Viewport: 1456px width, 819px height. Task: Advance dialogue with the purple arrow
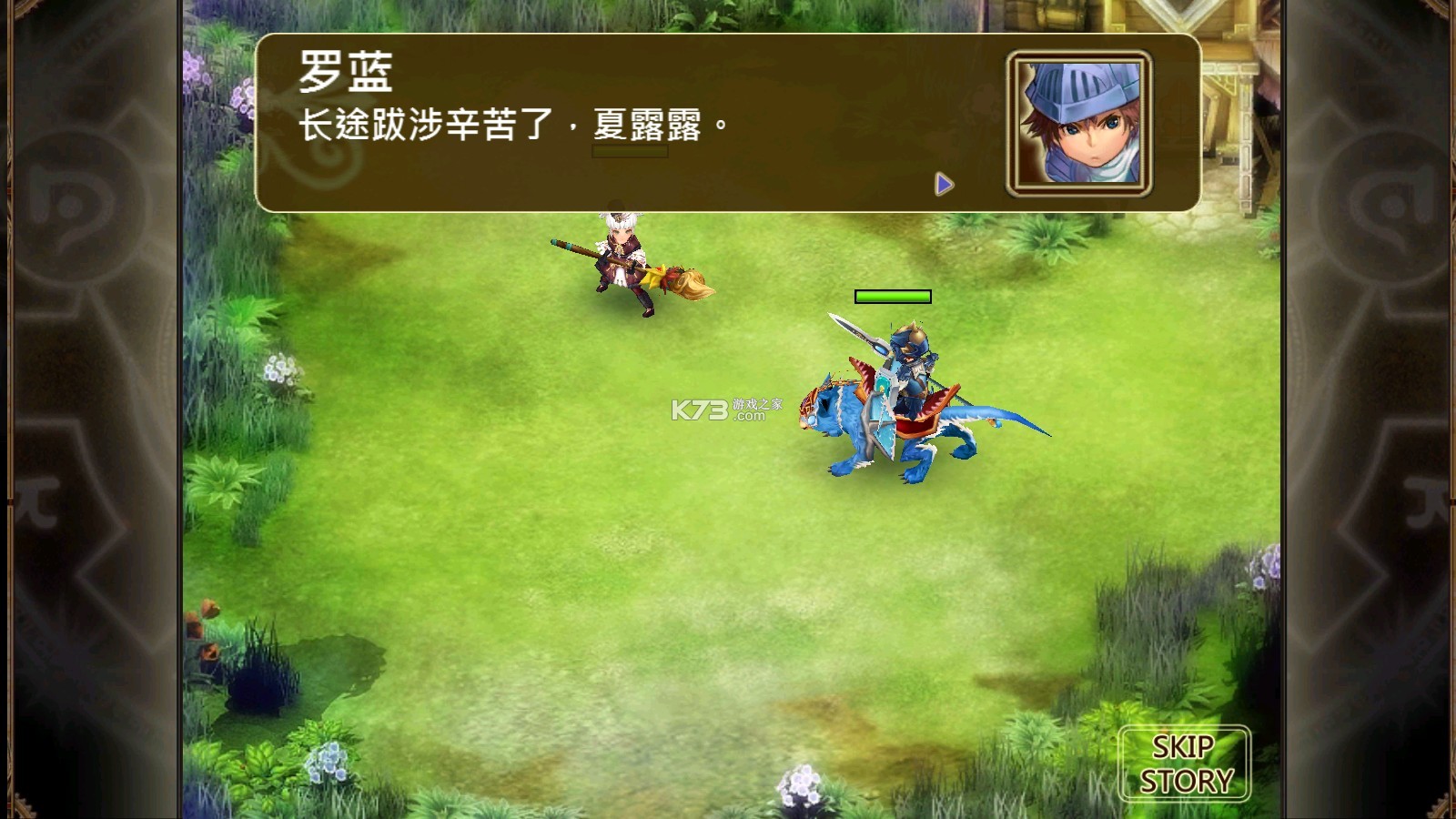[x=944, y=185]
